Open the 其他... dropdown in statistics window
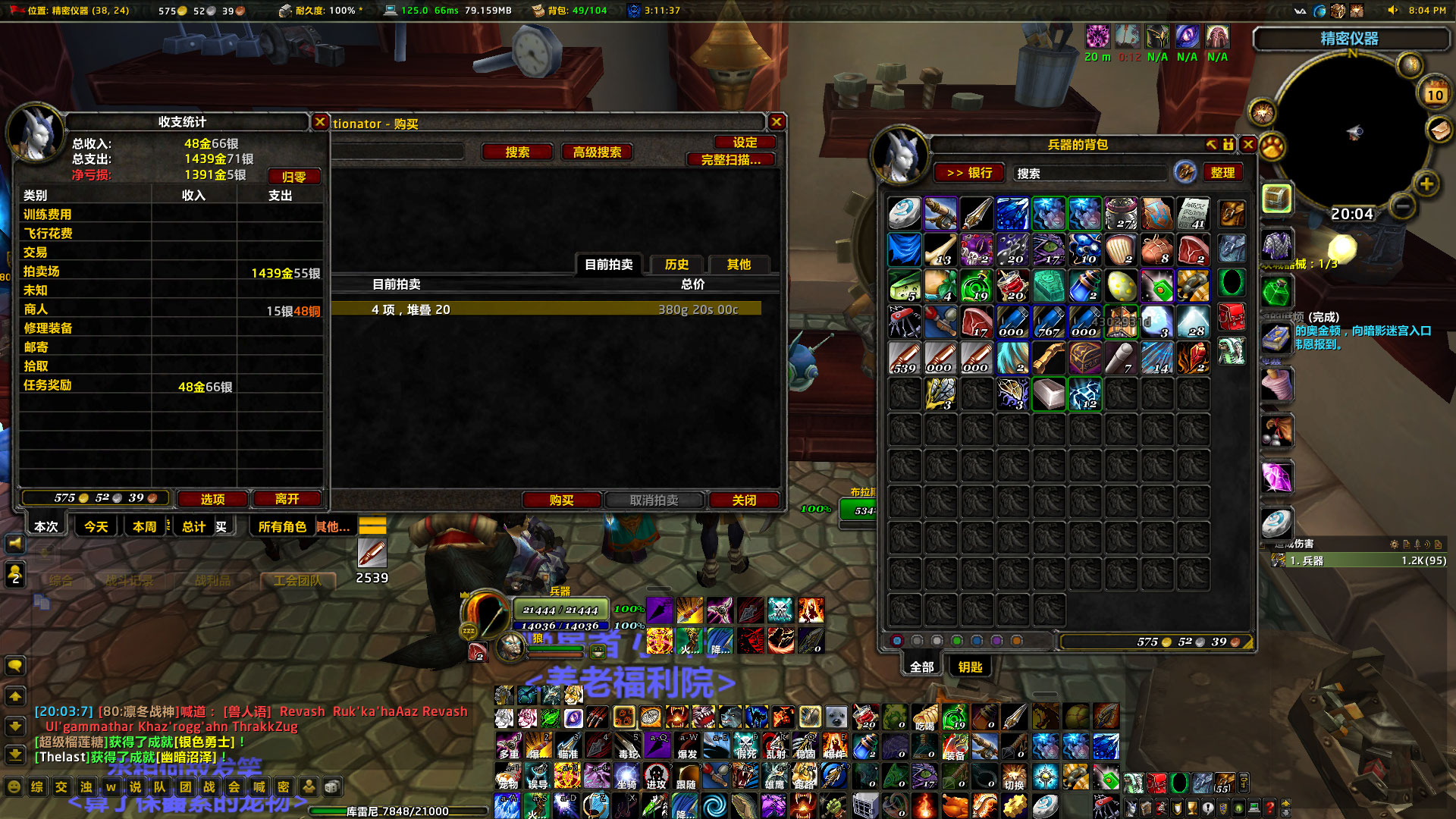 tap(333, 526)
